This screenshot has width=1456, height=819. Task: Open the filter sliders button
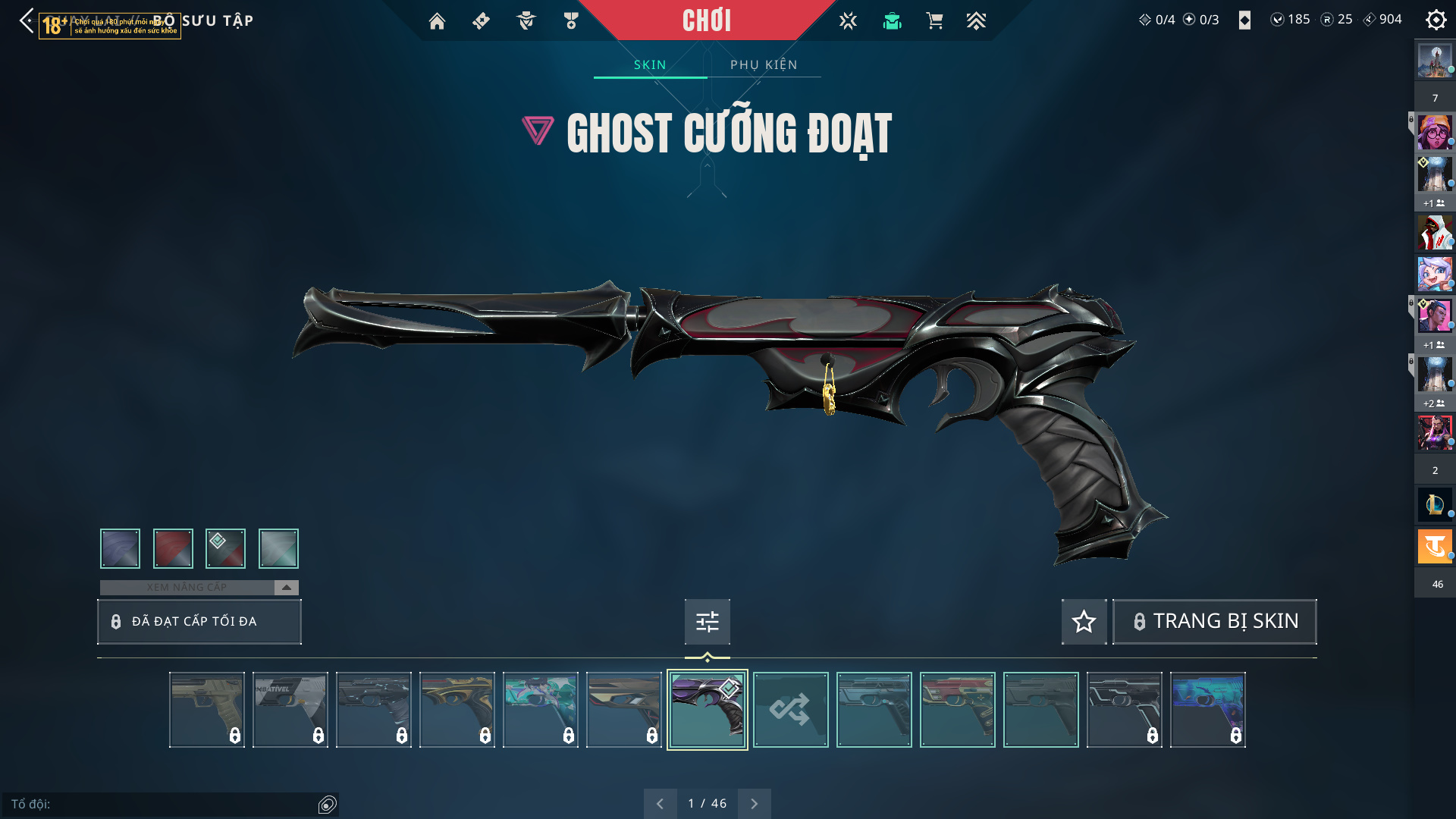[707, 622]
